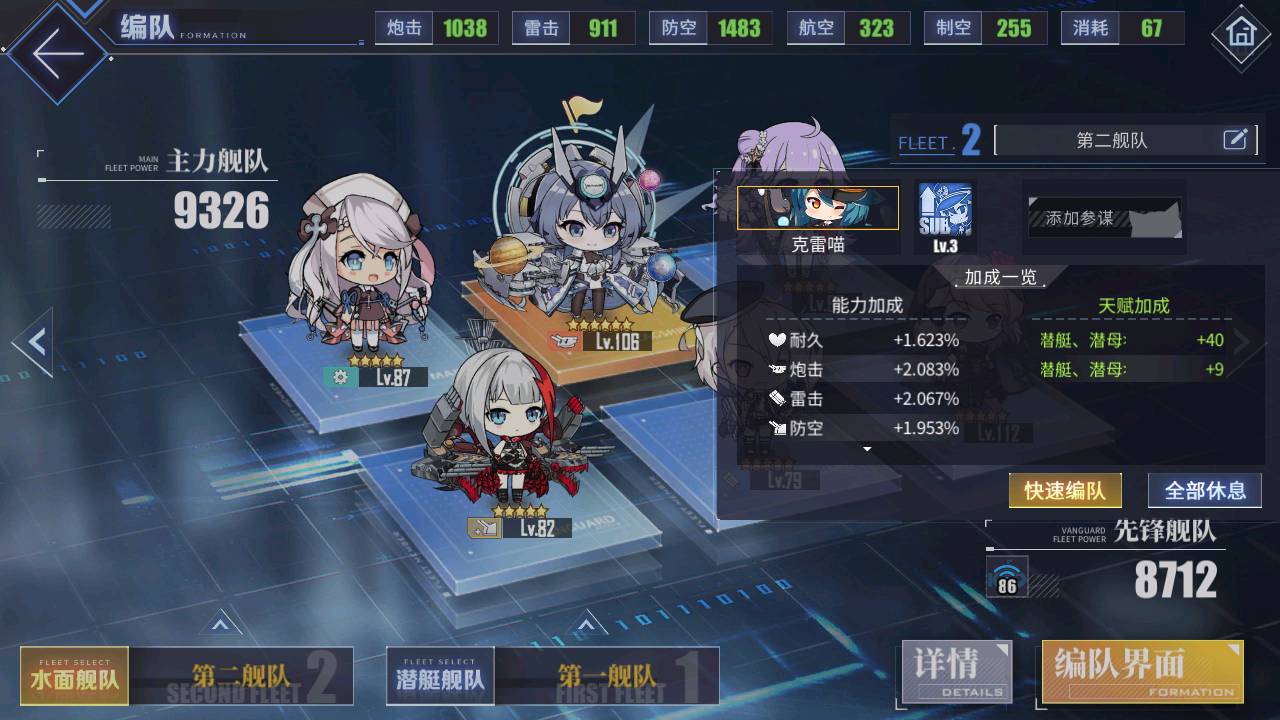Edit the fleet name 第二舰队

pos(1236,140)
